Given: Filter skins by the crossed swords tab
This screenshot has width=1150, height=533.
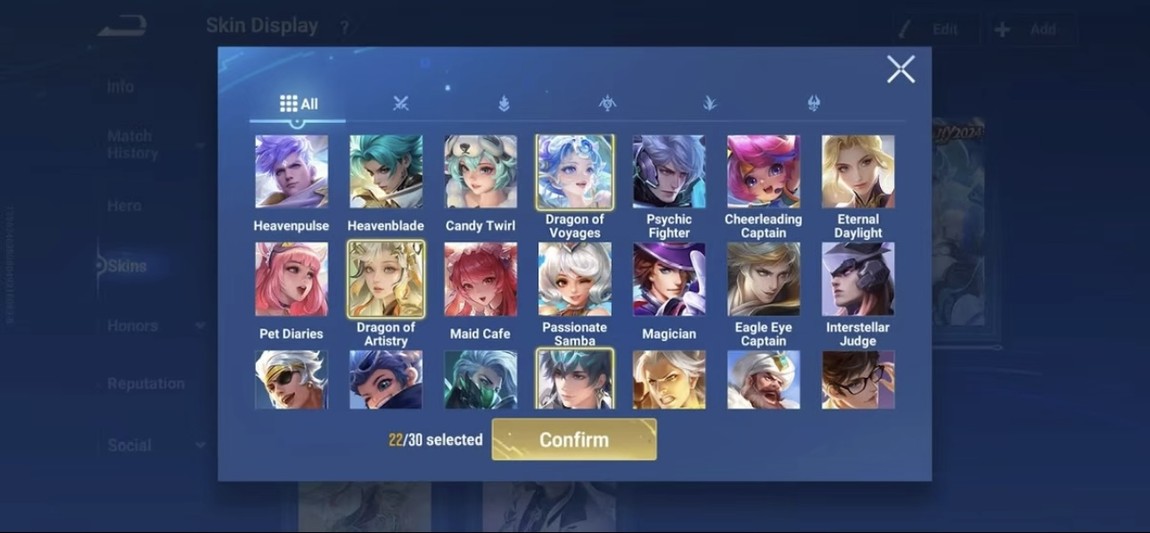Looking at the screenshot, I should pos(401,104).
